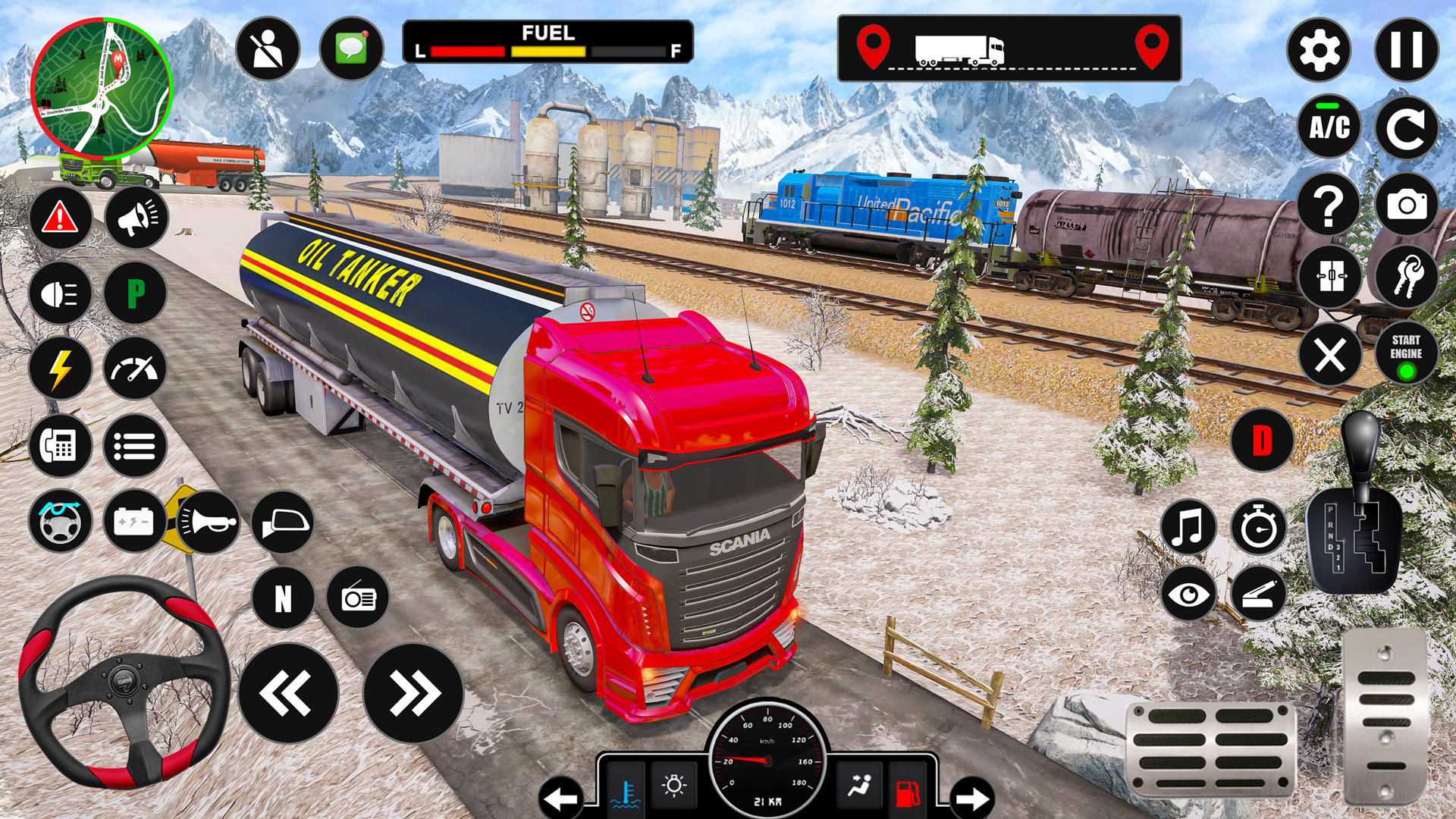Fasten the seatbelt icon
The height and width of the screenshot is (819, 1456).
268,49
